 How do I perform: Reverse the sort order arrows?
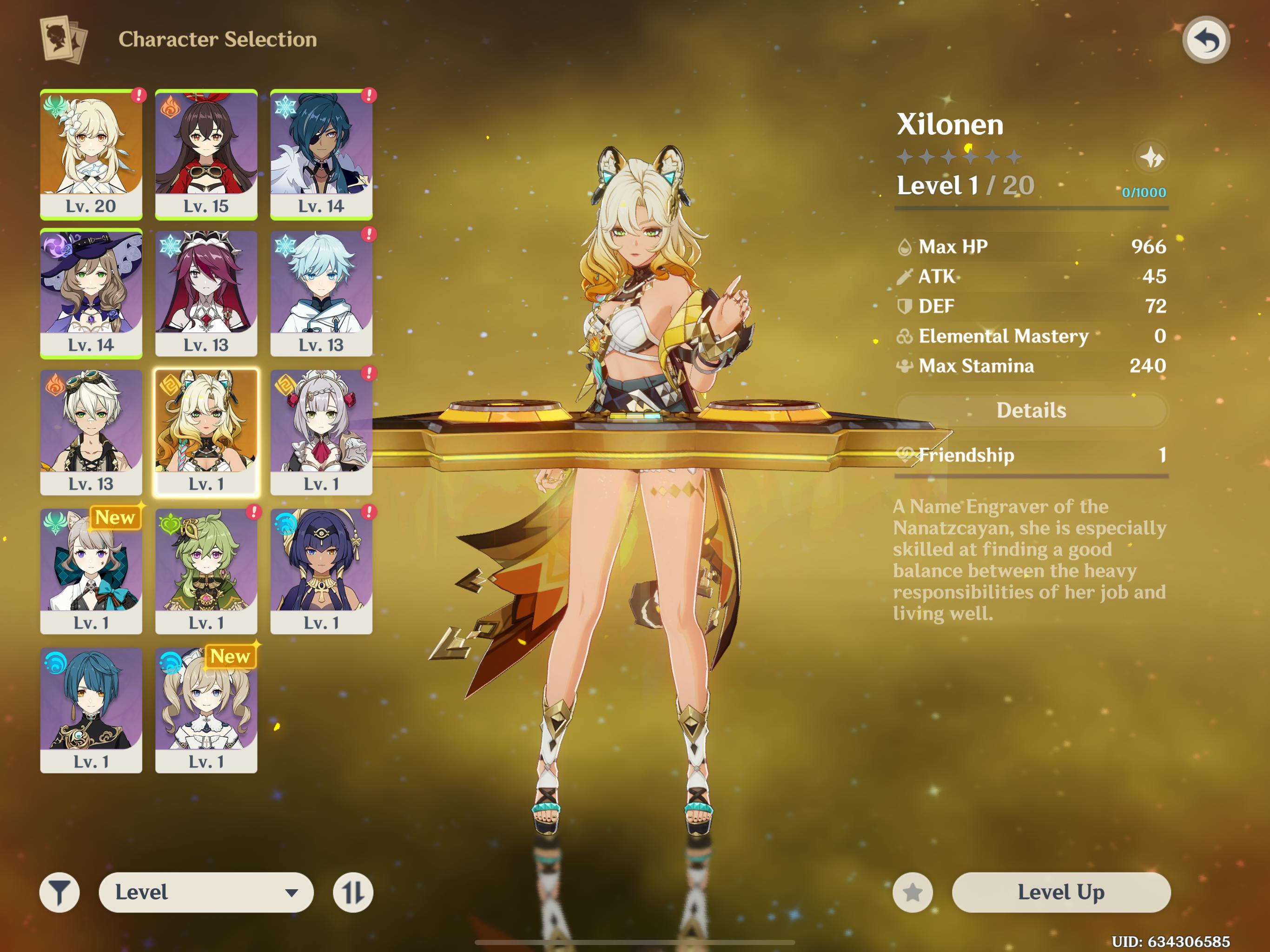pos(352,892)
